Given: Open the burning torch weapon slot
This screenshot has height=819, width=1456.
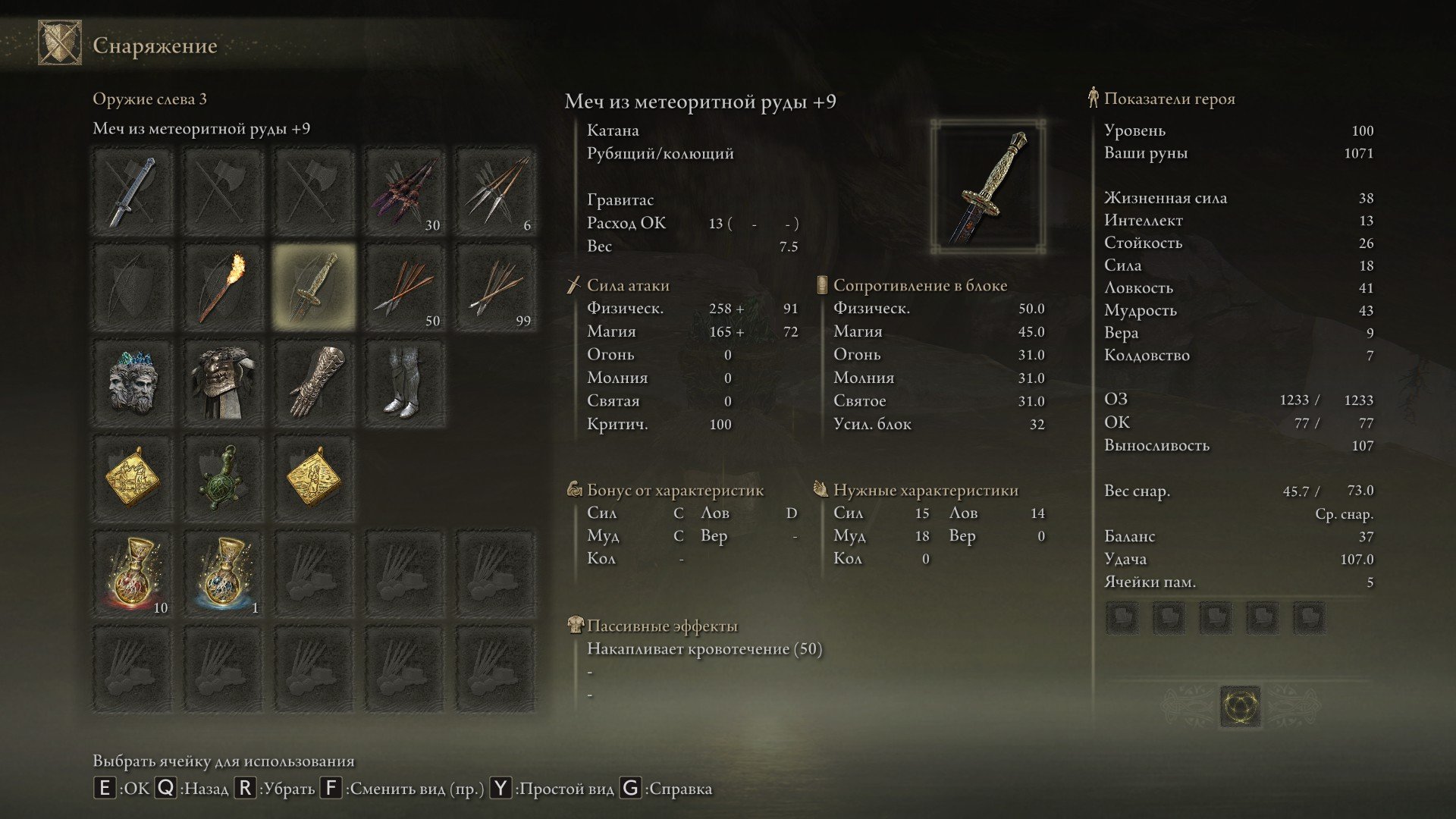Looking at the screenshot, I should pyautogui.click(x=223, y=287).
